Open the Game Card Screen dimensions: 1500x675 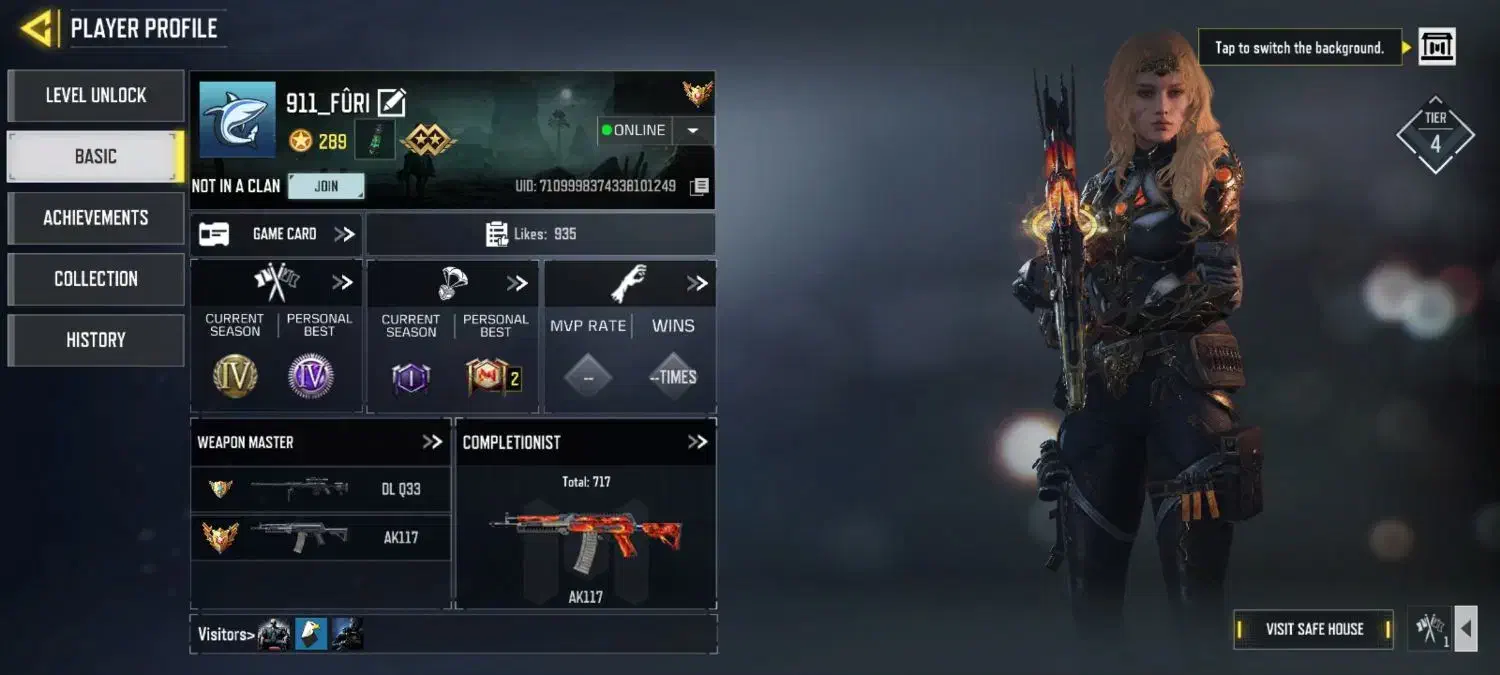[276, 234]
